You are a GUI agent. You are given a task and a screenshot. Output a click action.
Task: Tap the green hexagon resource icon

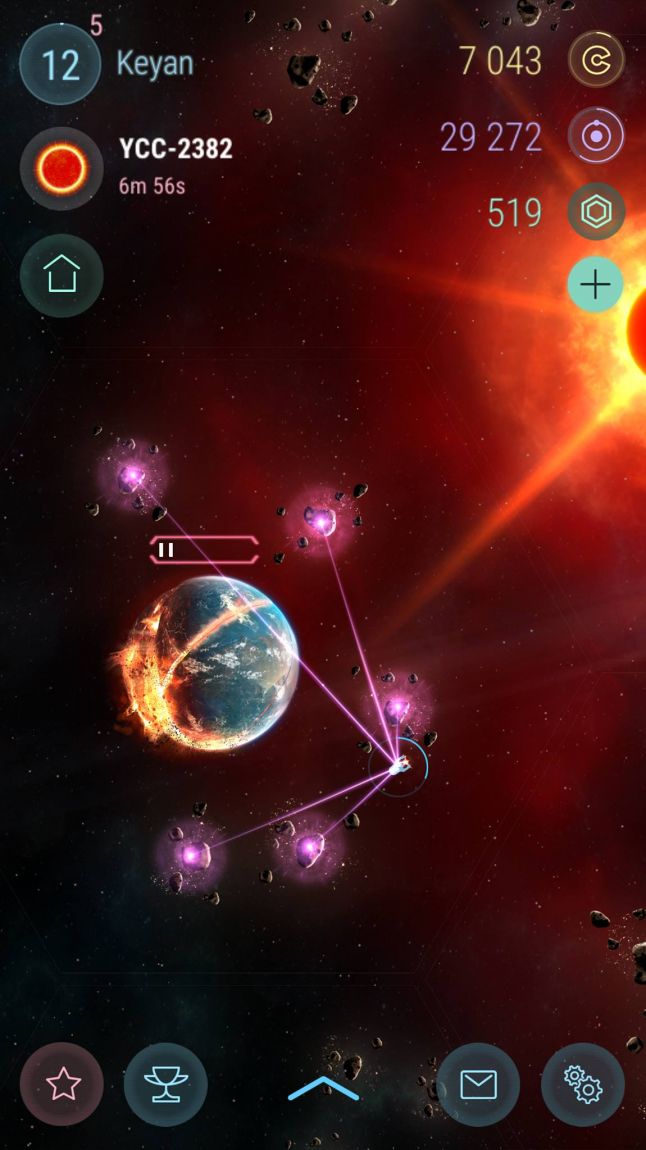point(596,212)
